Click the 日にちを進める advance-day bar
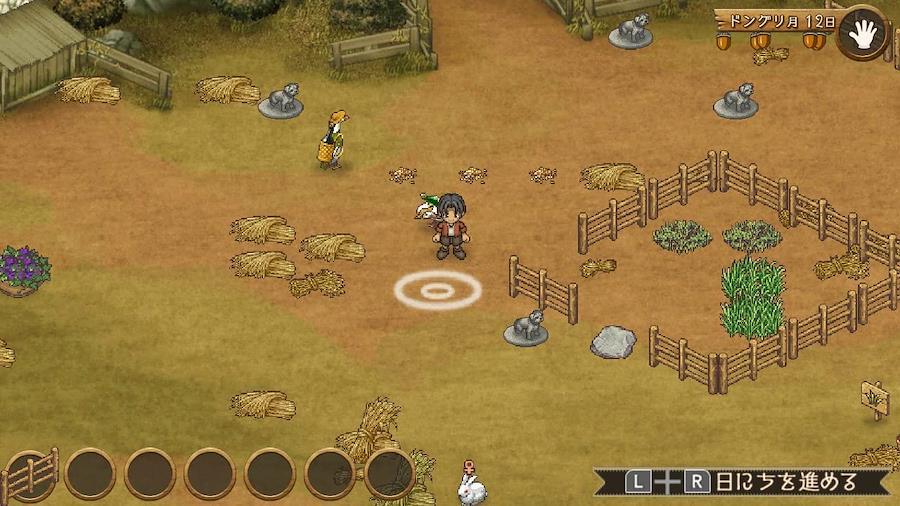The height and width of the screenshot is (506, 900). pyautogui.click(x=744, y=481)
